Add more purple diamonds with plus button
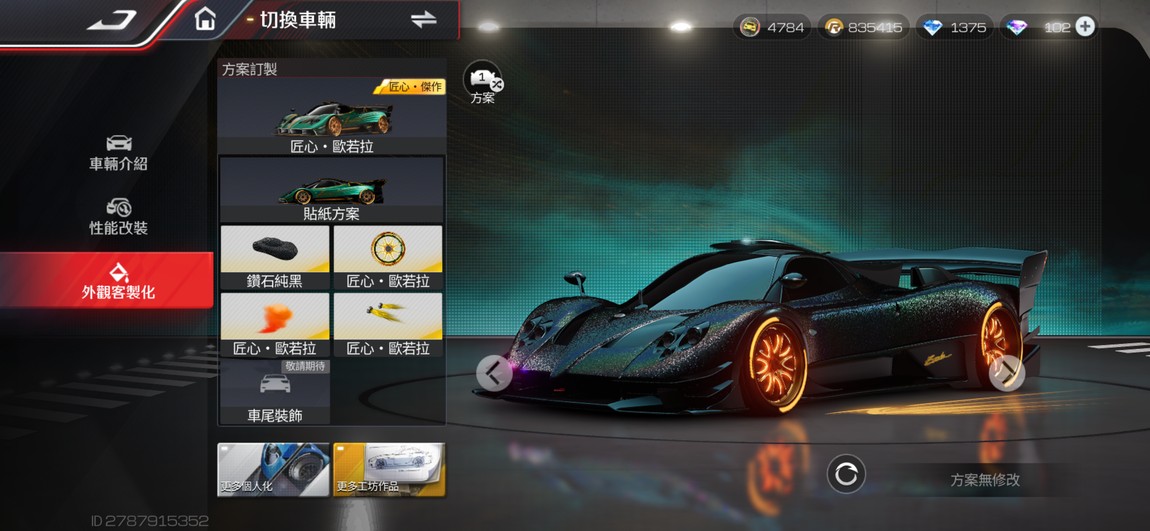The height and width of the screenshot is (531, 1150). point(1085,27)
